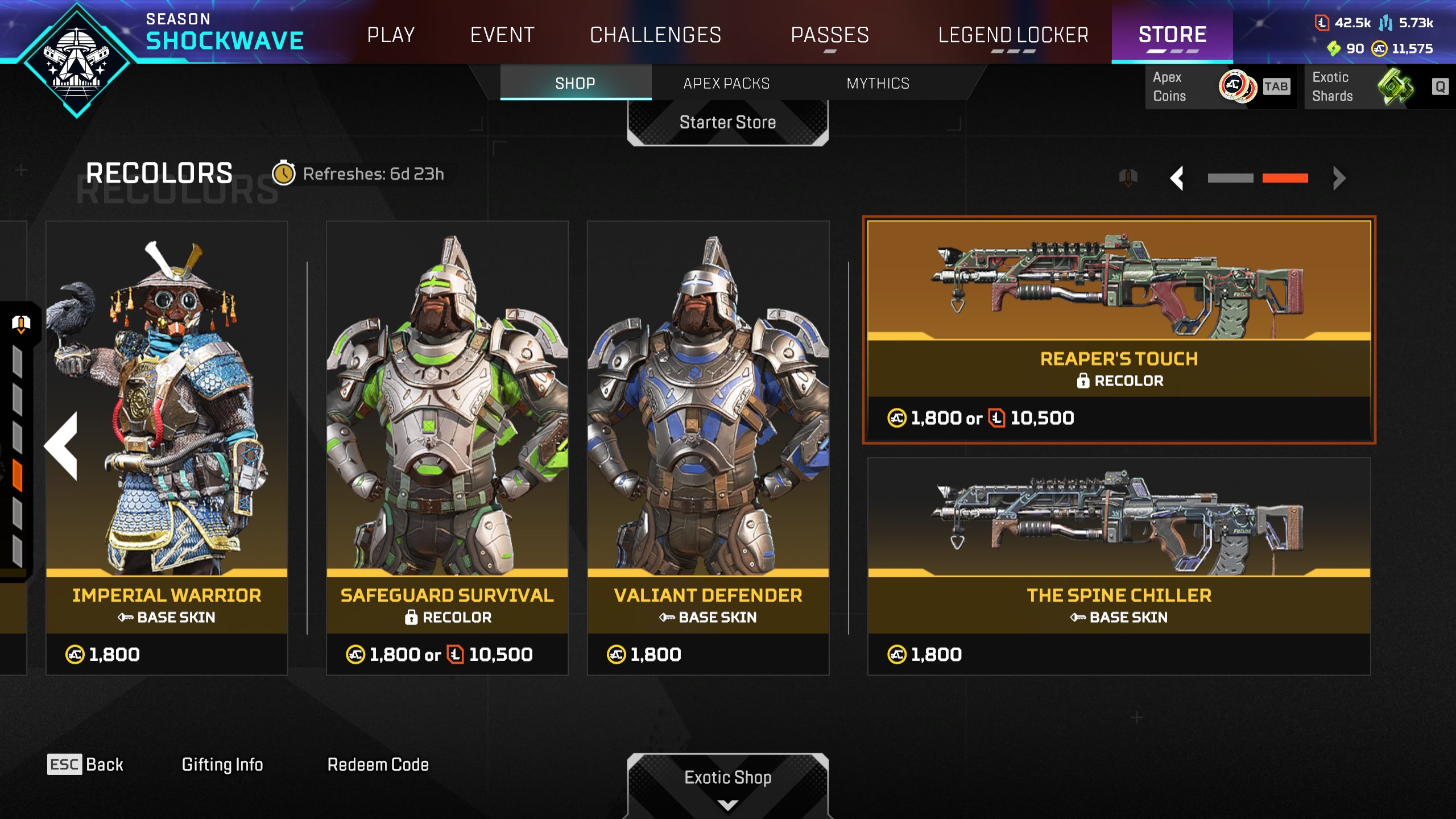Switch to the Event tab
This screenshot has width=1456, height=819.
tap(502, 35)
